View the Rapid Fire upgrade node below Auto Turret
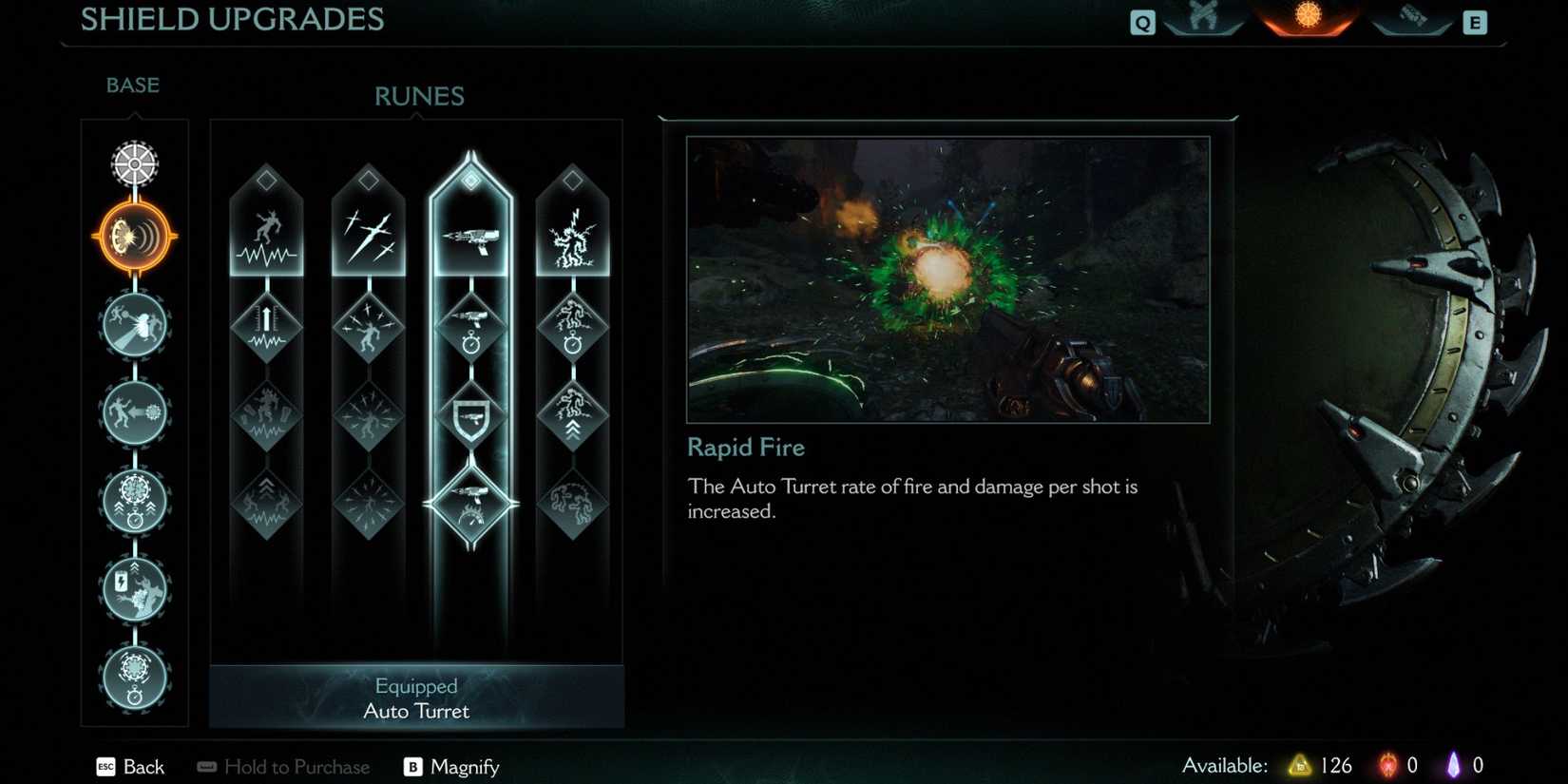Viewport: 1568px width, 784px height. coord(472,328)
